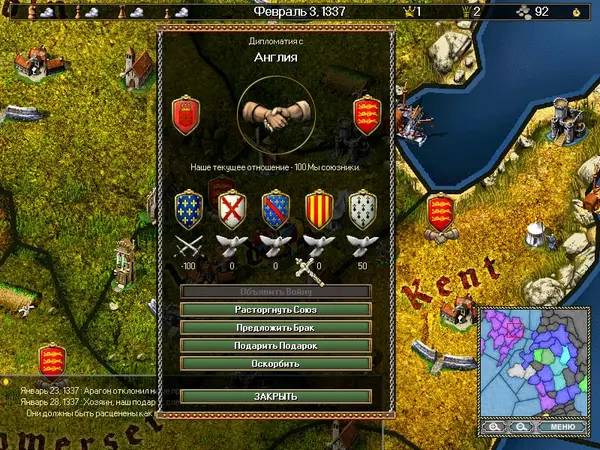Select the 'Подарить Подарок' gift option
The height and width of the screenshot is (450, 600).
275,345
